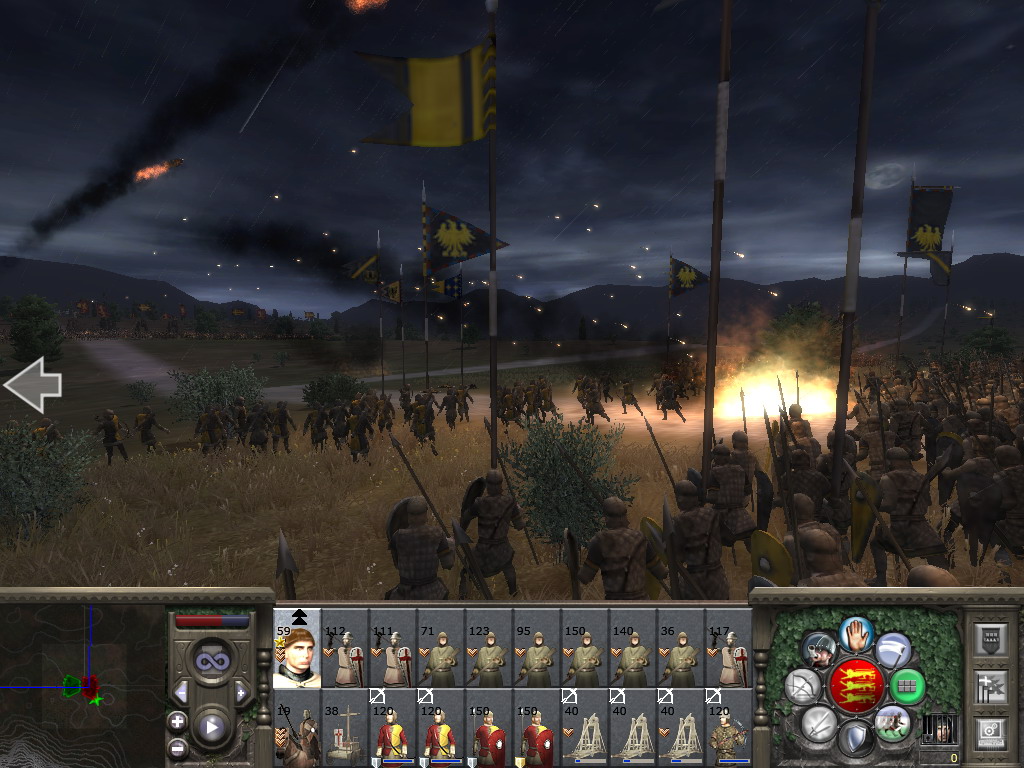Change formation using the green grid button
Viewport: 1024px width, 768px height.
pyautogui.click(x=907, y=686)
